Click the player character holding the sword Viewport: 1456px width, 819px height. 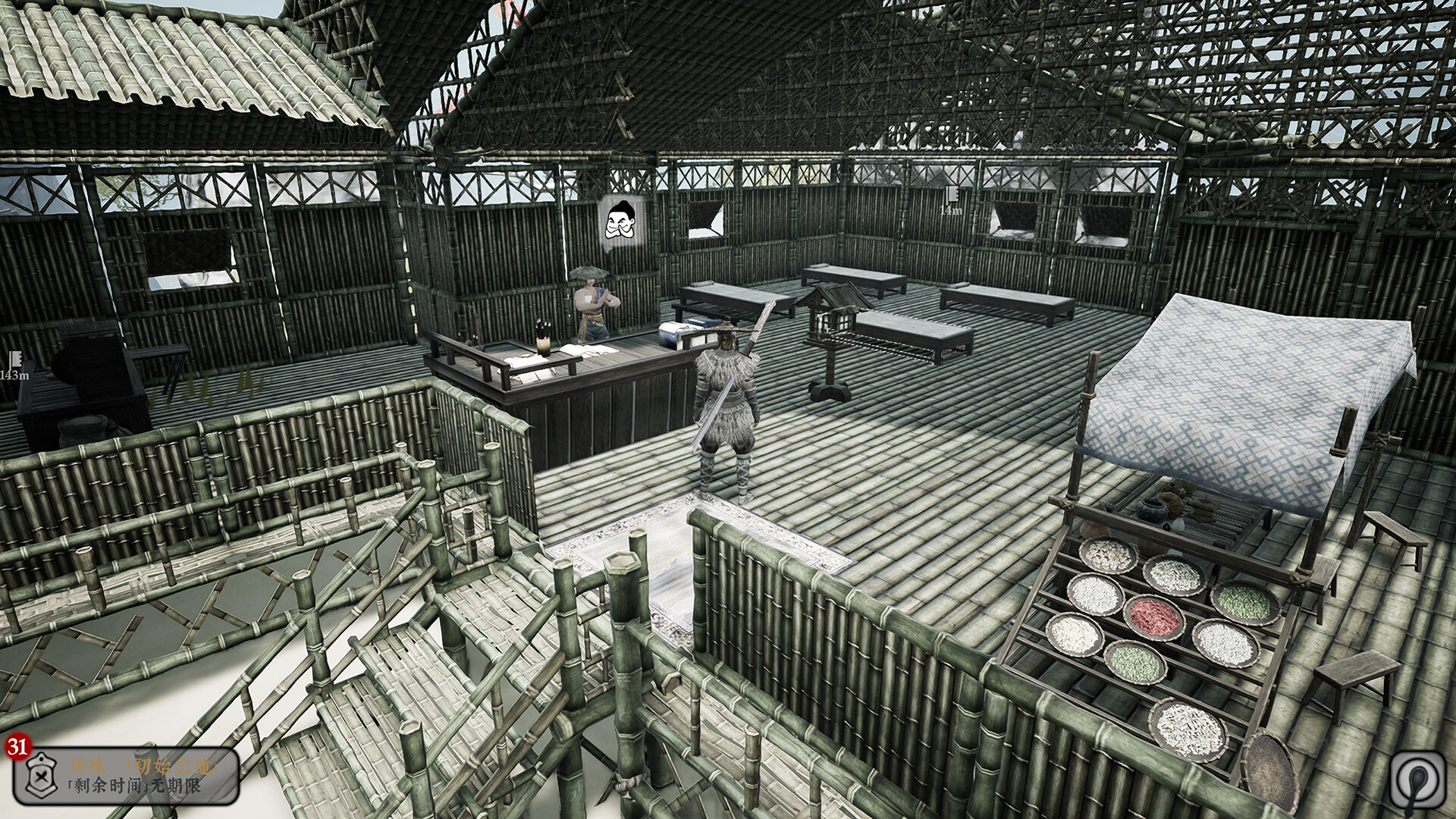click(724, 387)
